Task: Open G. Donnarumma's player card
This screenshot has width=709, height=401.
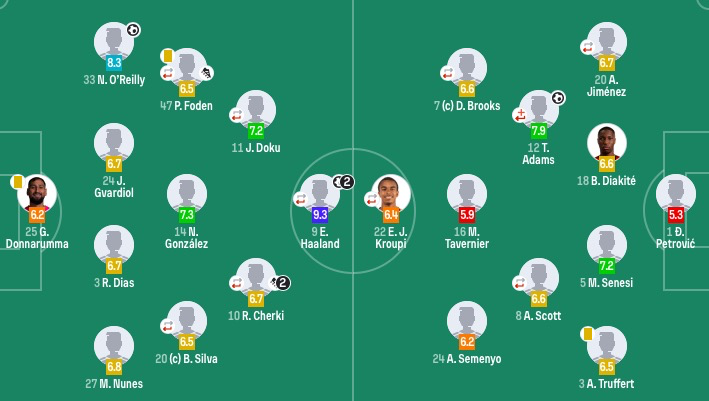Action: click(x=37, y=194)
